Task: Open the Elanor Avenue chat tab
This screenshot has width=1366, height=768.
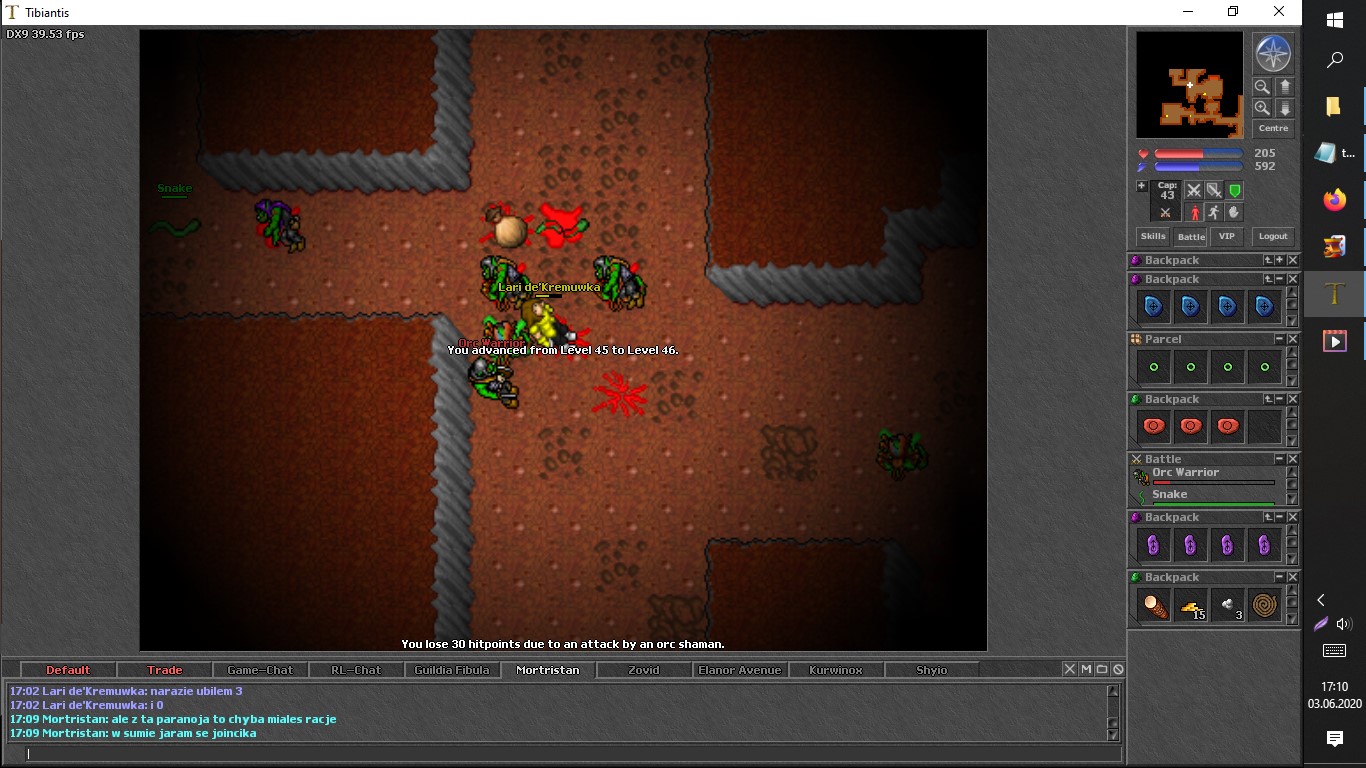Action: [x=739, y=670]
